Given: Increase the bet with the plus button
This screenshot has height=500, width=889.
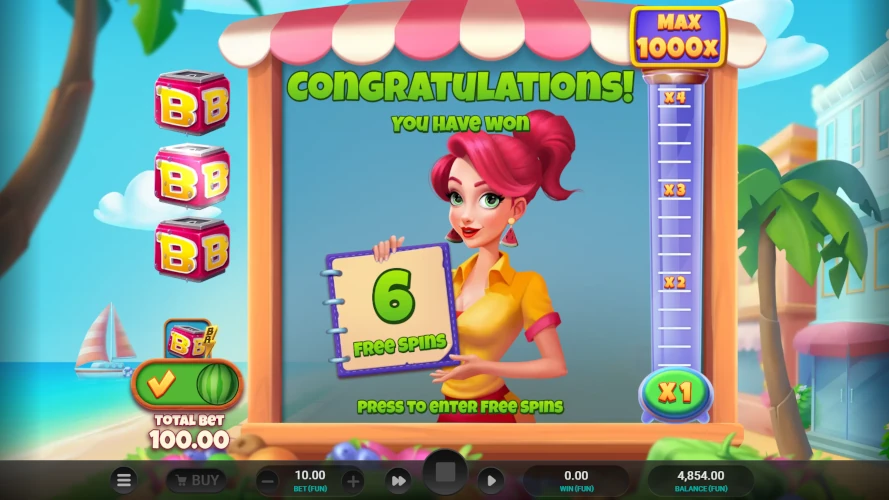Looking at the screenshot, I should (x=352, y=481).
